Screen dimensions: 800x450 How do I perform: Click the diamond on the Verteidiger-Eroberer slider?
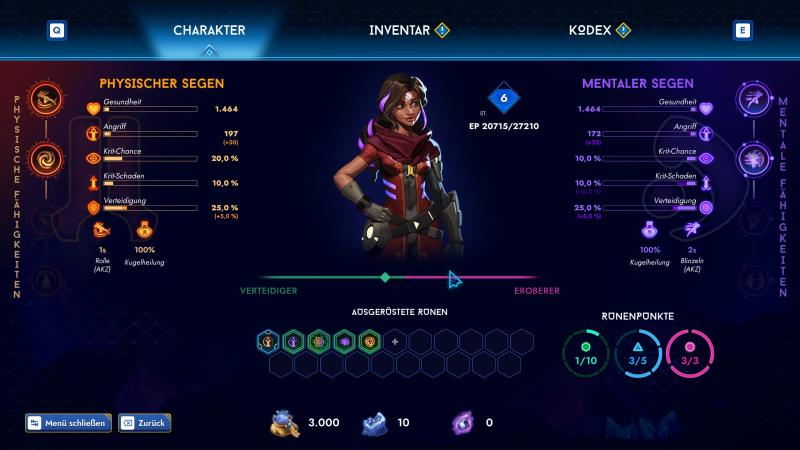385,277
